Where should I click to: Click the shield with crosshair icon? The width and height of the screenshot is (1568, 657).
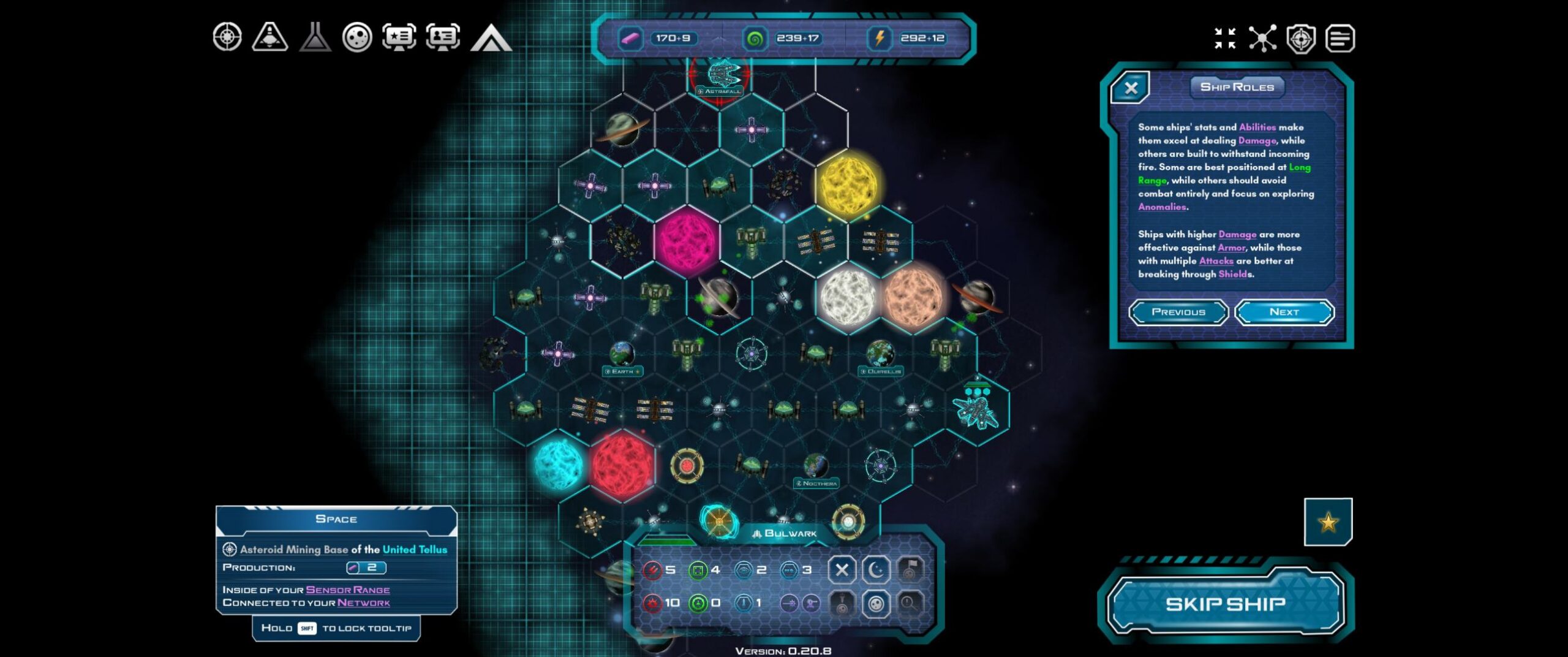point(1301,39)
